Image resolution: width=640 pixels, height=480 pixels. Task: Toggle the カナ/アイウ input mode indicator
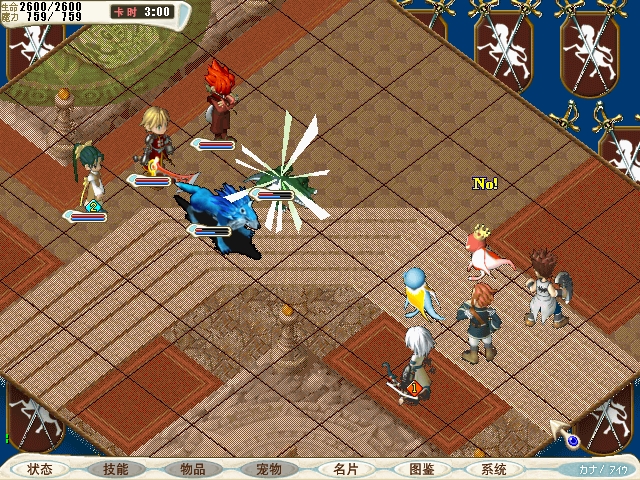603,468
